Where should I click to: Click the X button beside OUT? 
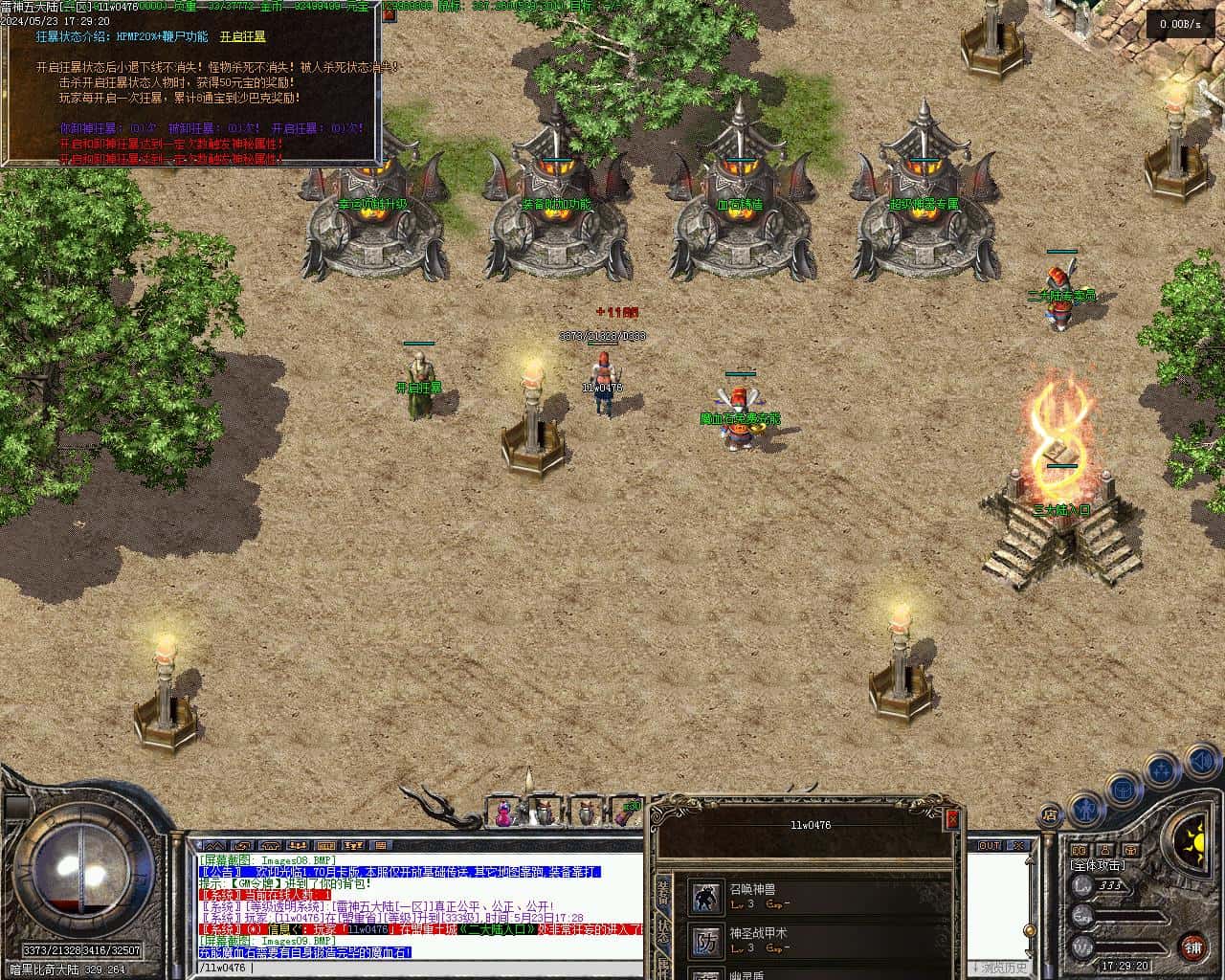point(1020,846)
